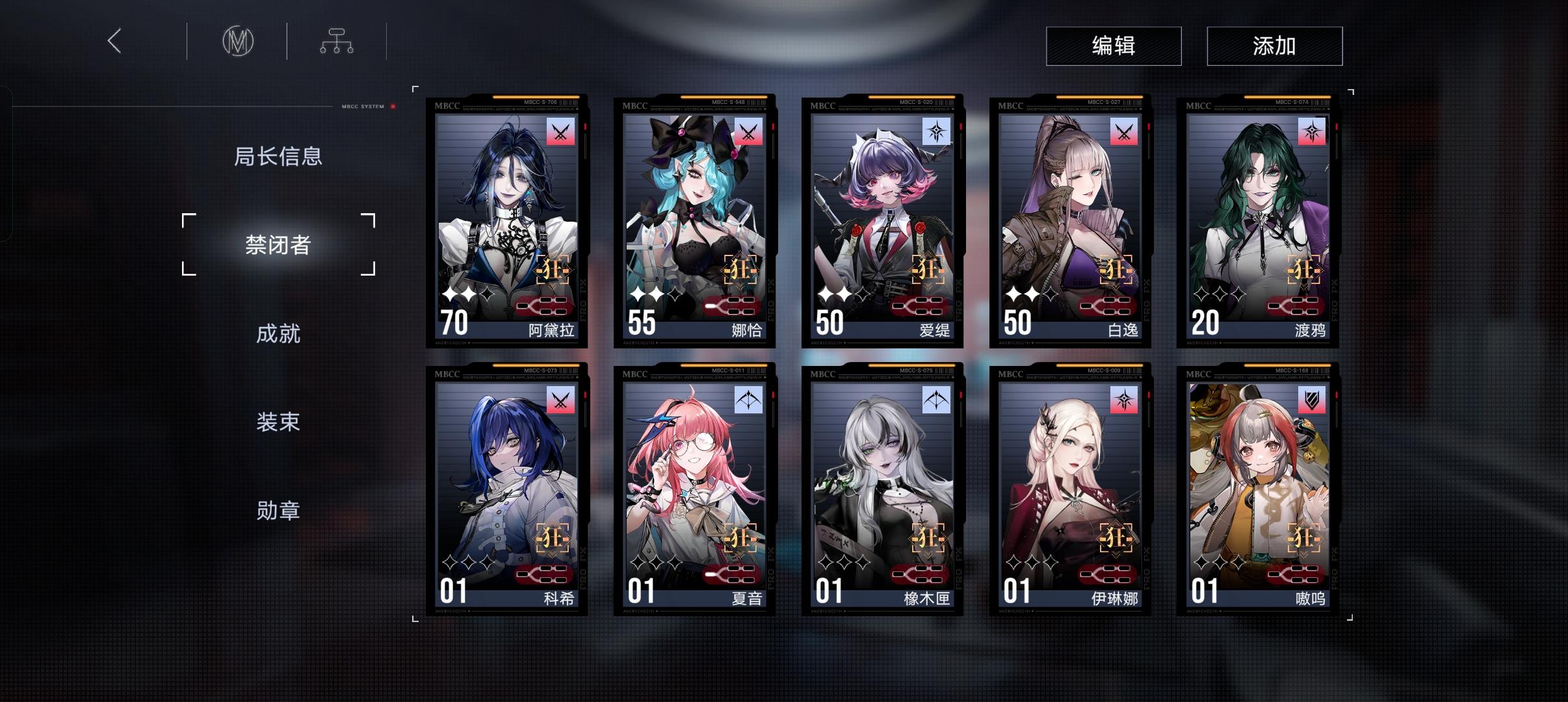Click the team structure chart icon
The height and width of the screenshot is (702, 1568).
pos(337,40)
